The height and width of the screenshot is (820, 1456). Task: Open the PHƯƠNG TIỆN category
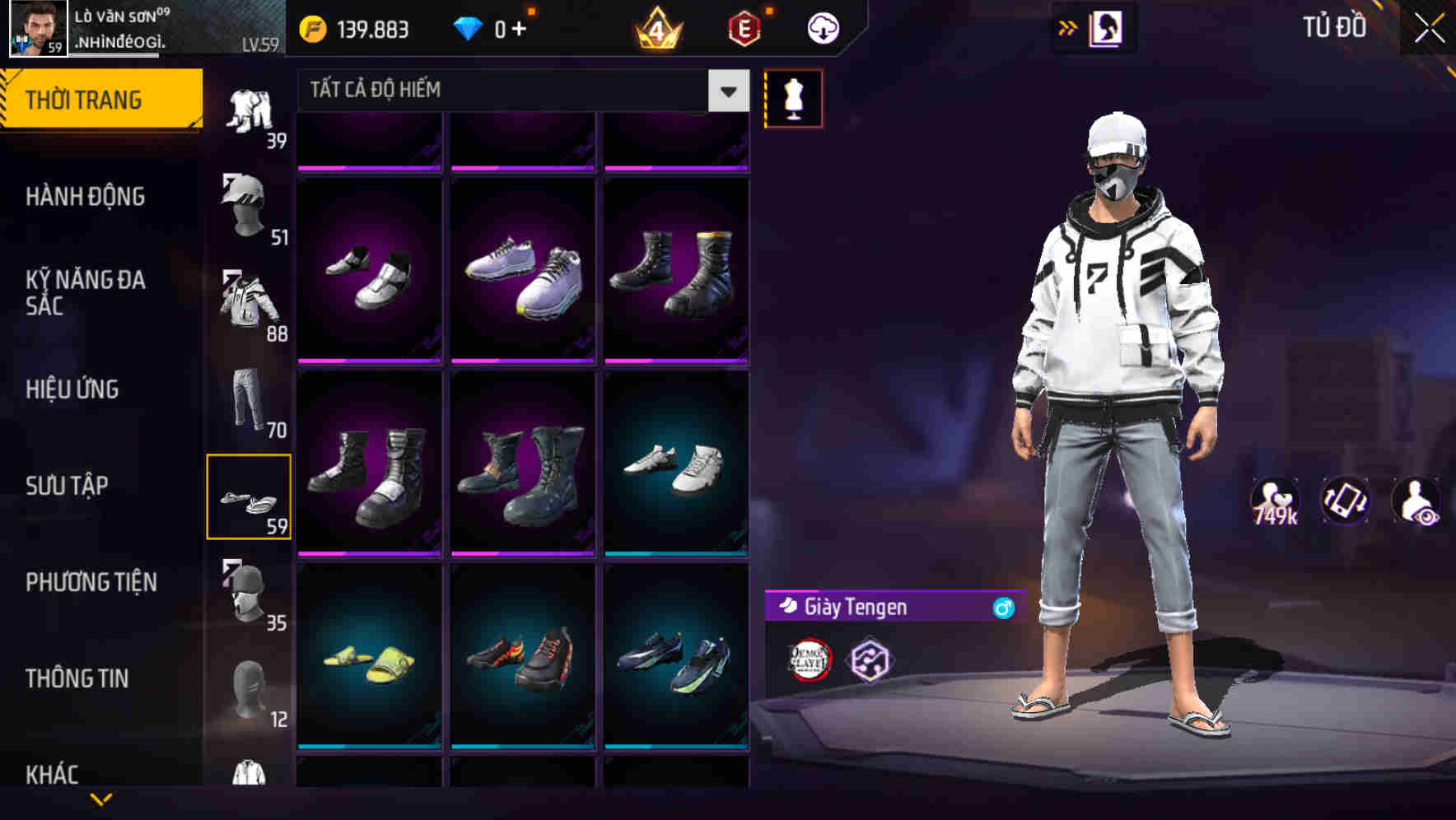tap(91, 582)
